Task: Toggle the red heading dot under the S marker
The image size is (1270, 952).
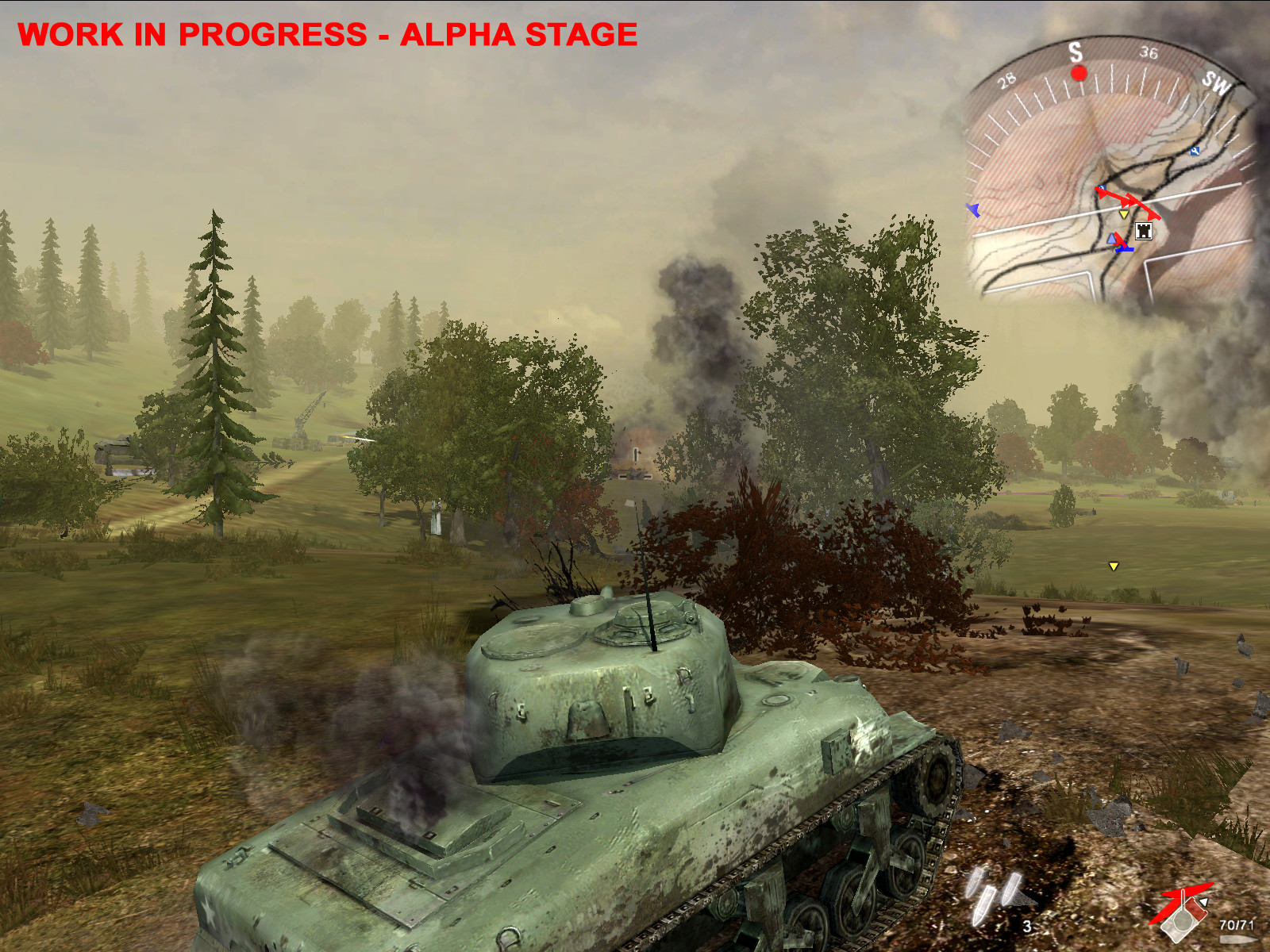Action: tap(1079, 75)
